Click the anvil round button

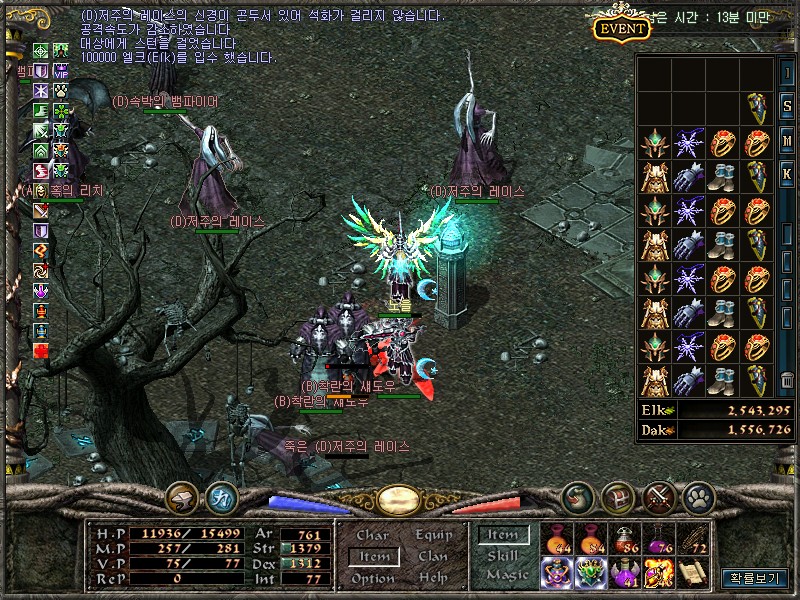pos(182,497)
